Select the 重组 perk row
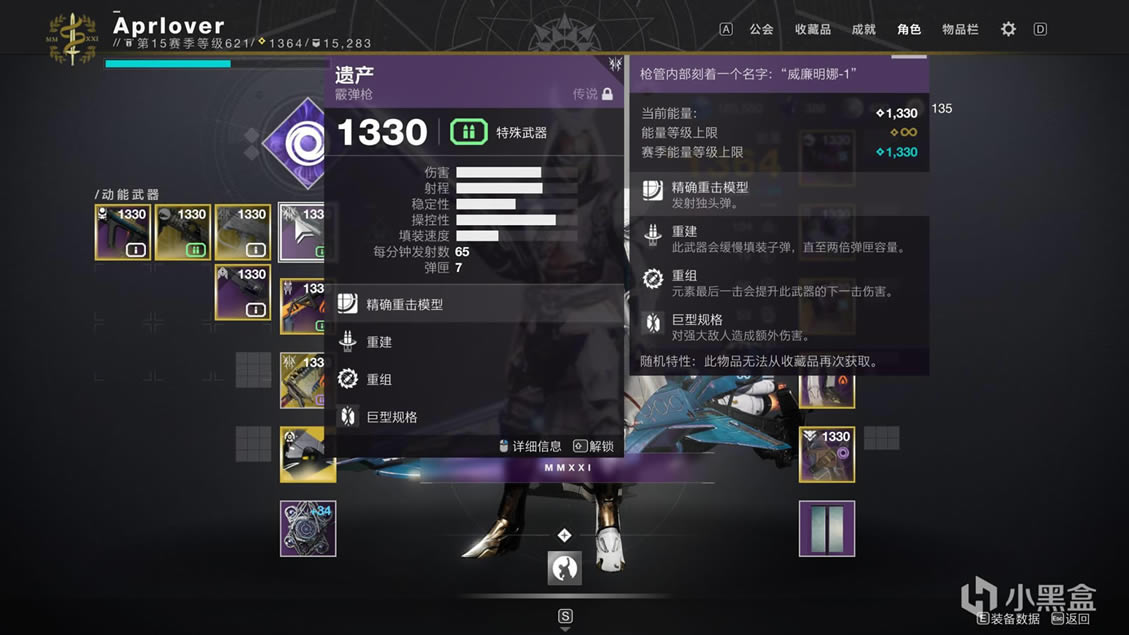Screen dimensions: 1129x635 [474, 379]
